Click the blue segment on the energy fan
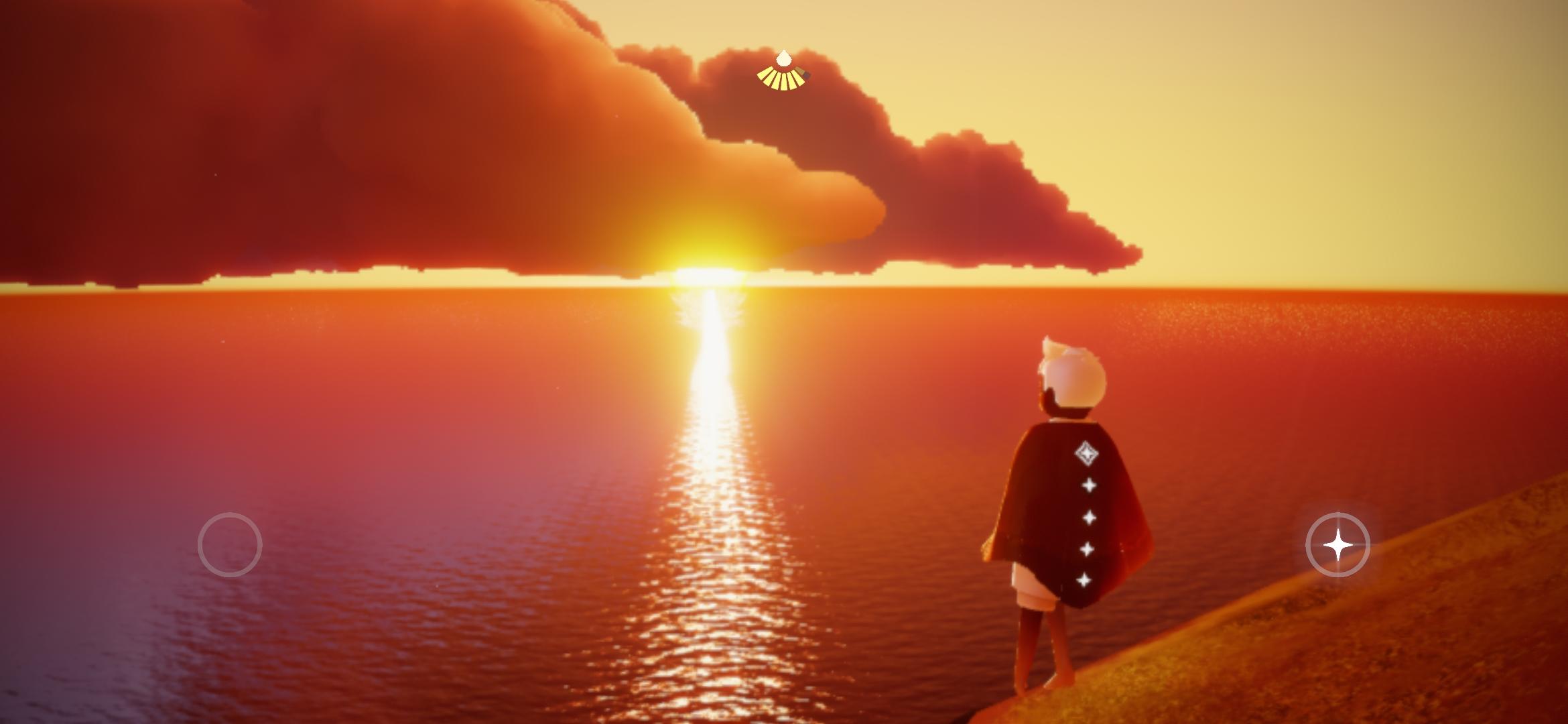This screenshot has width=1568, height=724. point(807,76)
